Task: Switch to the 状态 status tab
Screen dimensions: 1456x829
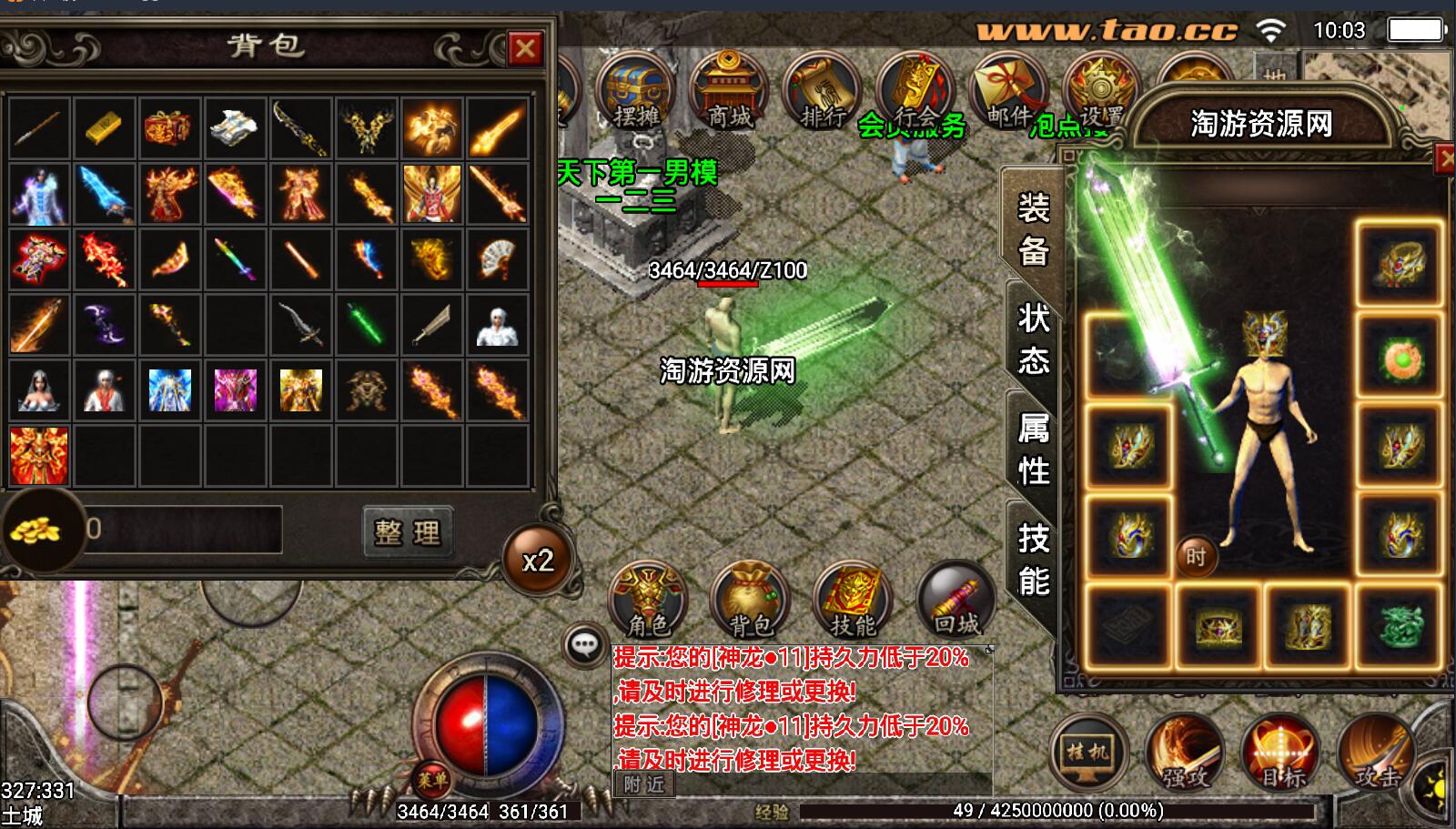Action: point(1033,339)
